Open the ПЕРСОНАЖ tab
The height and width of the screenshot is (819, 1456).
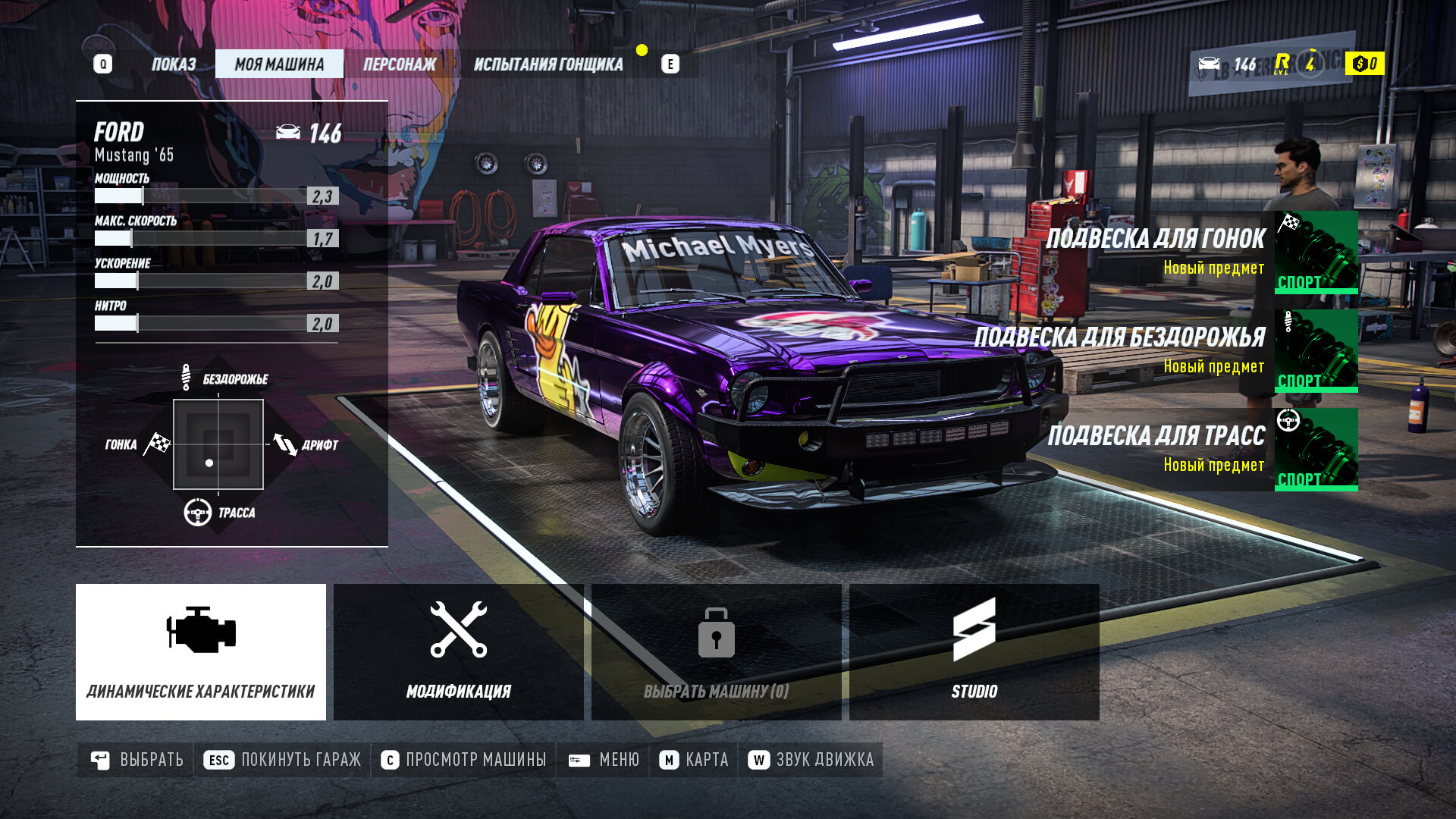(x=399, y=64)
